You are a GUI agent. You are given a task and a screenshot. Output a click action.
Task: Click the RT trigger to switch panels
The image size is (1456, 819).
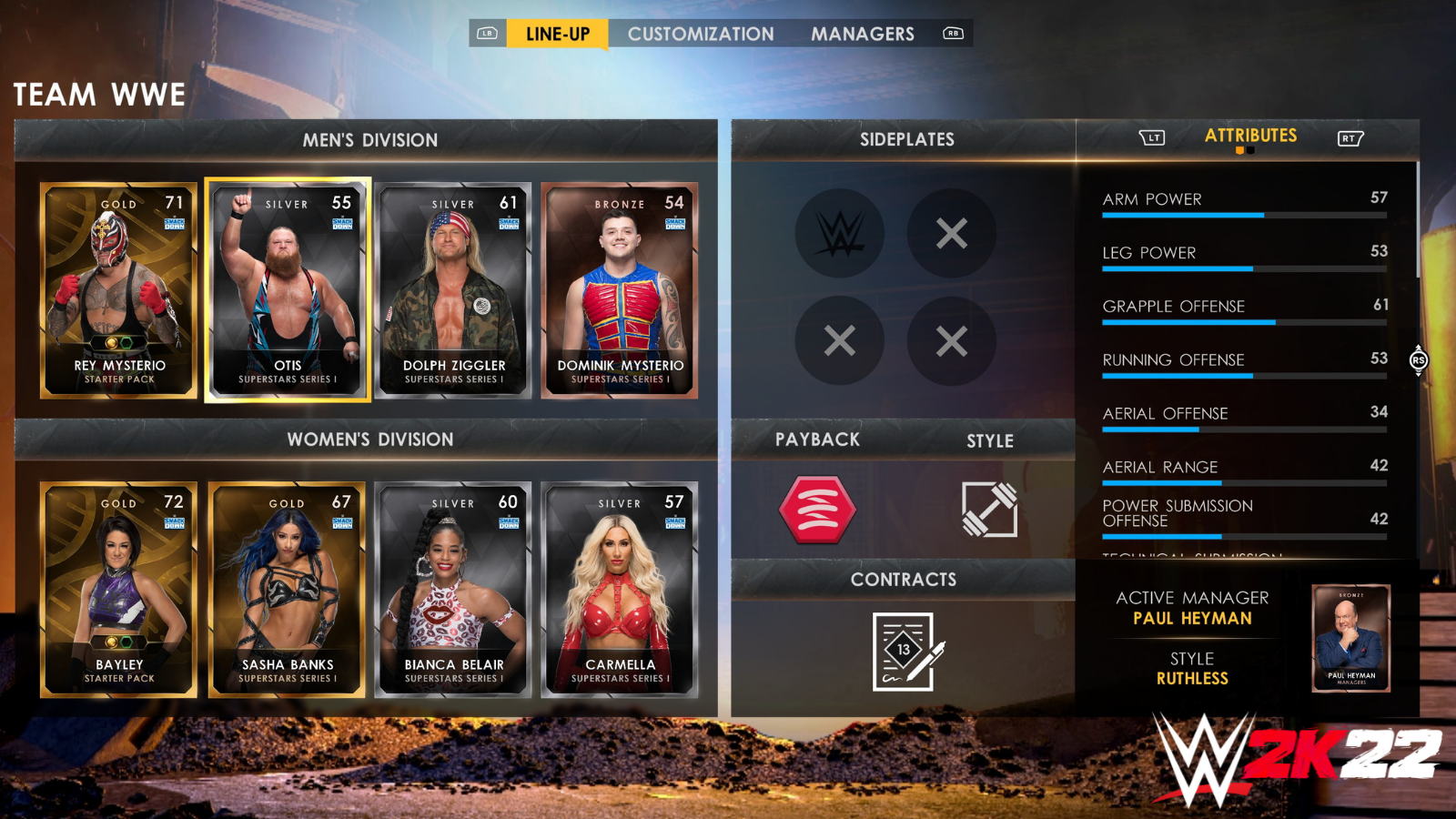(1350, 136)
